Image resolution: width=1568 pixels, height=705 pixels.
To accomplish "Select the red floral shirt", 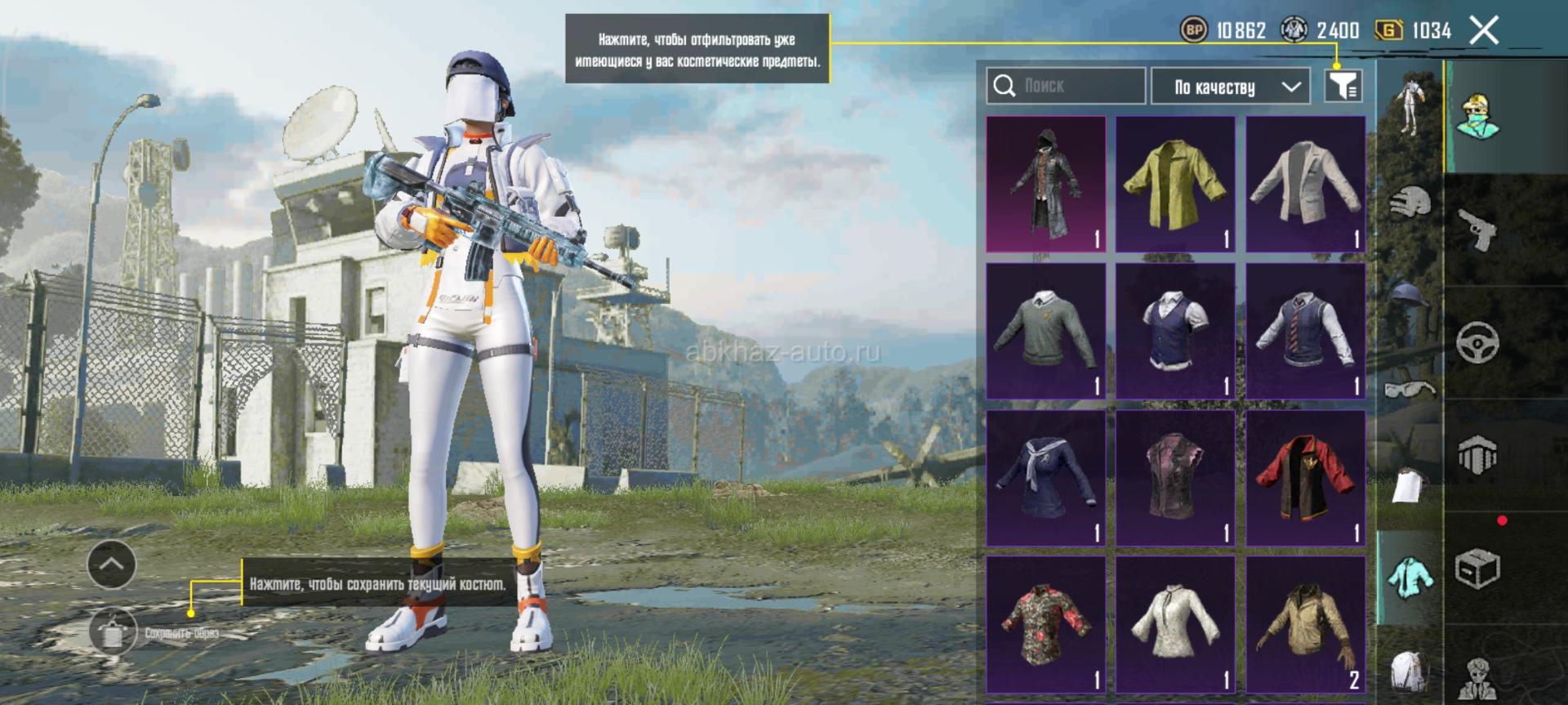I will [1045, 625].
